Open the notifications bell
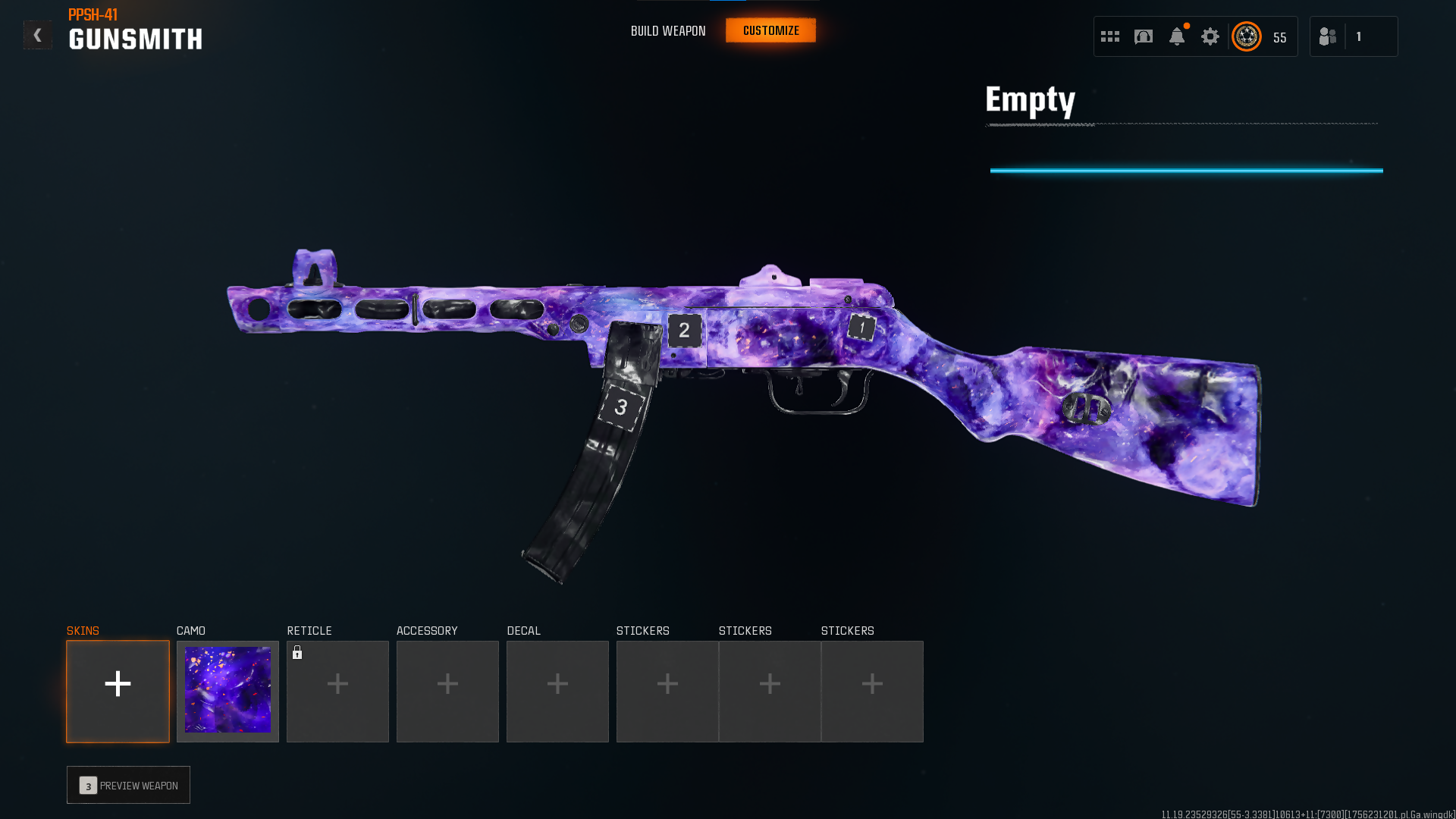 pos(1177,36)
